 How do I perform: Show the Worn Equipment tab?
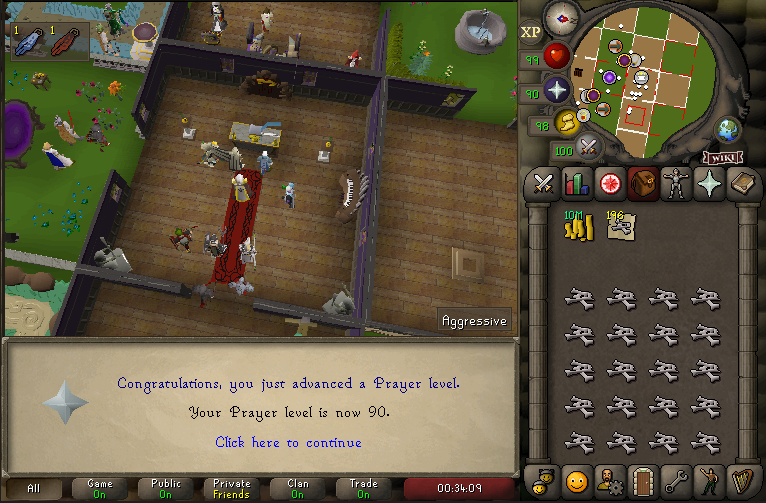(x=677, y=184)
